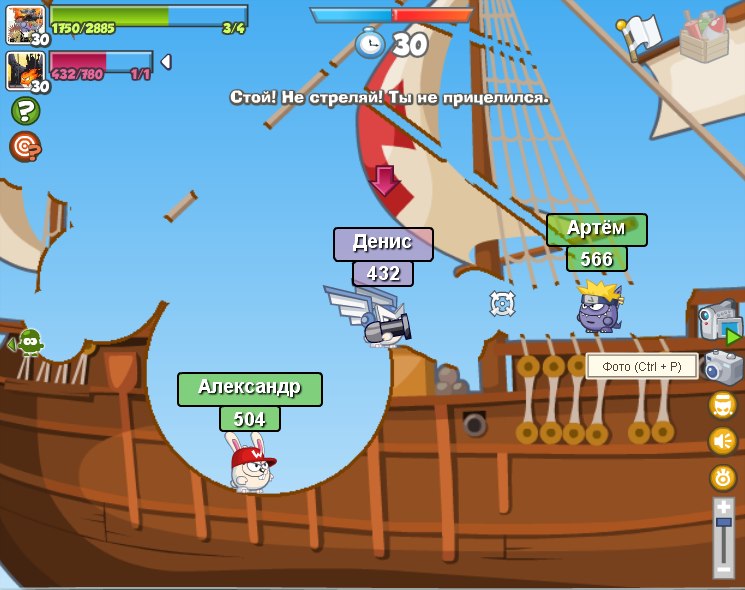This screenshot has width=745, height=590.
Task: Start video recording with camcorder icon
Action: click(719, 321)
